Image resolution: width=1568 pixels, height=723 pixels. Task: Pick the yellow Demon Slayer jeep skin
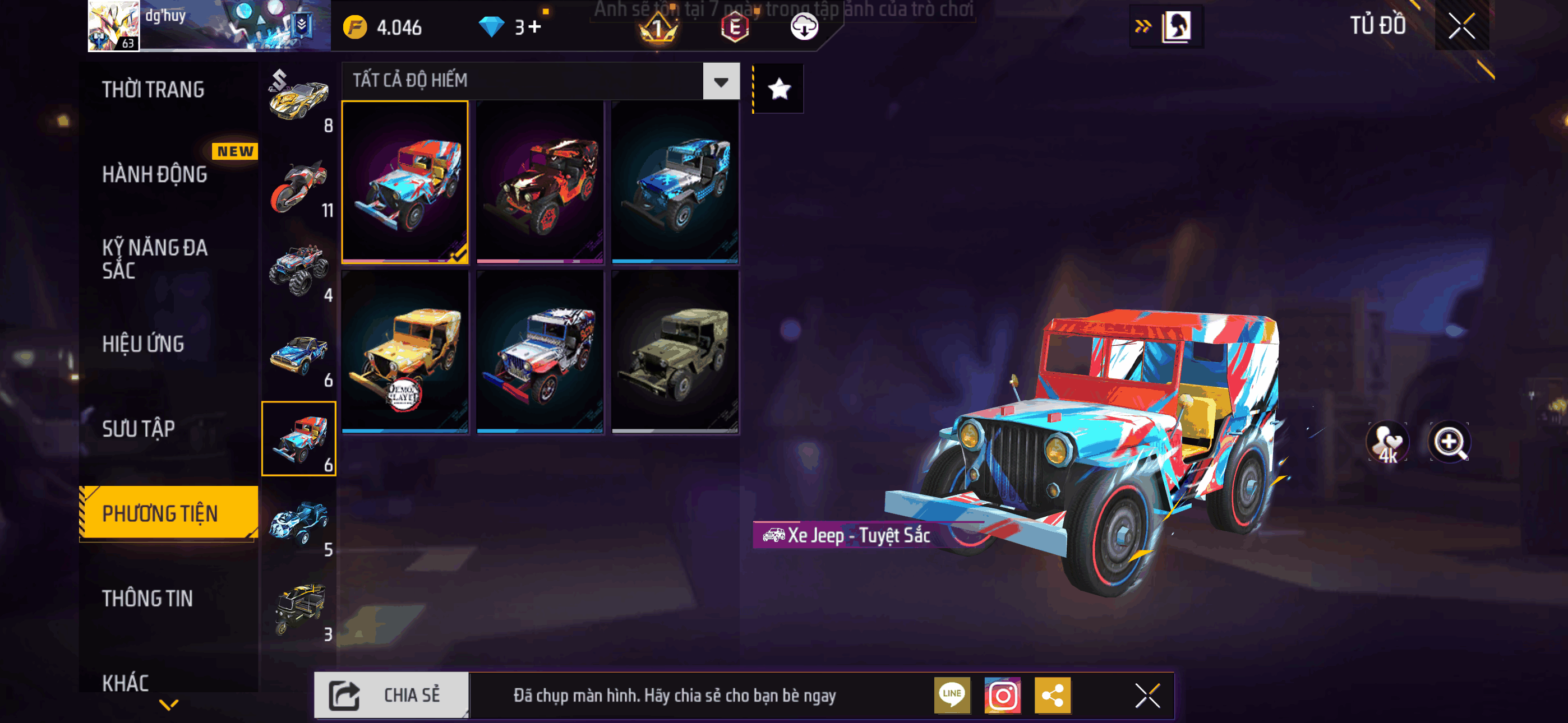click(x=405, y=353)
